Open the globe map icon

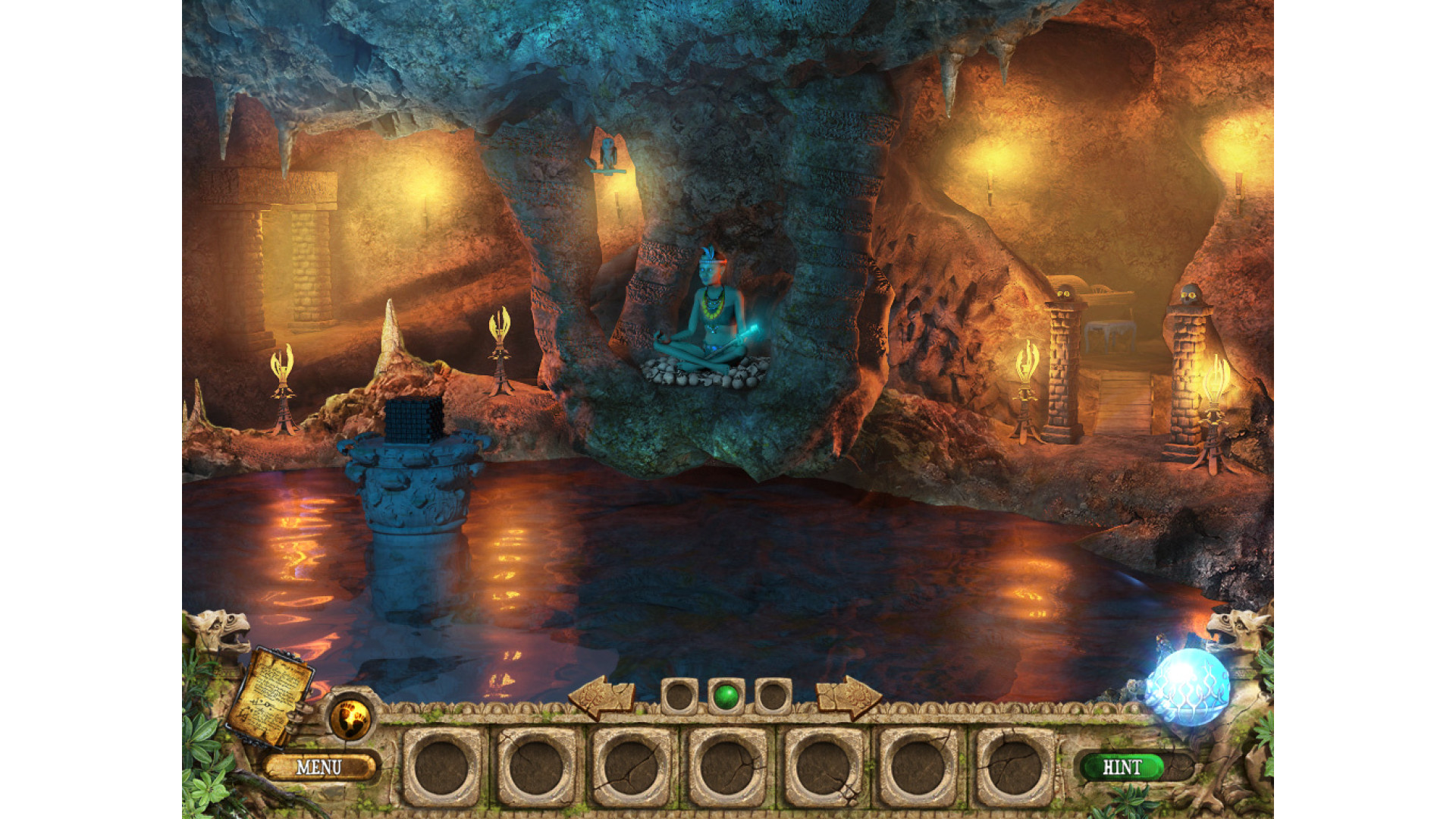tap(350, 716)
